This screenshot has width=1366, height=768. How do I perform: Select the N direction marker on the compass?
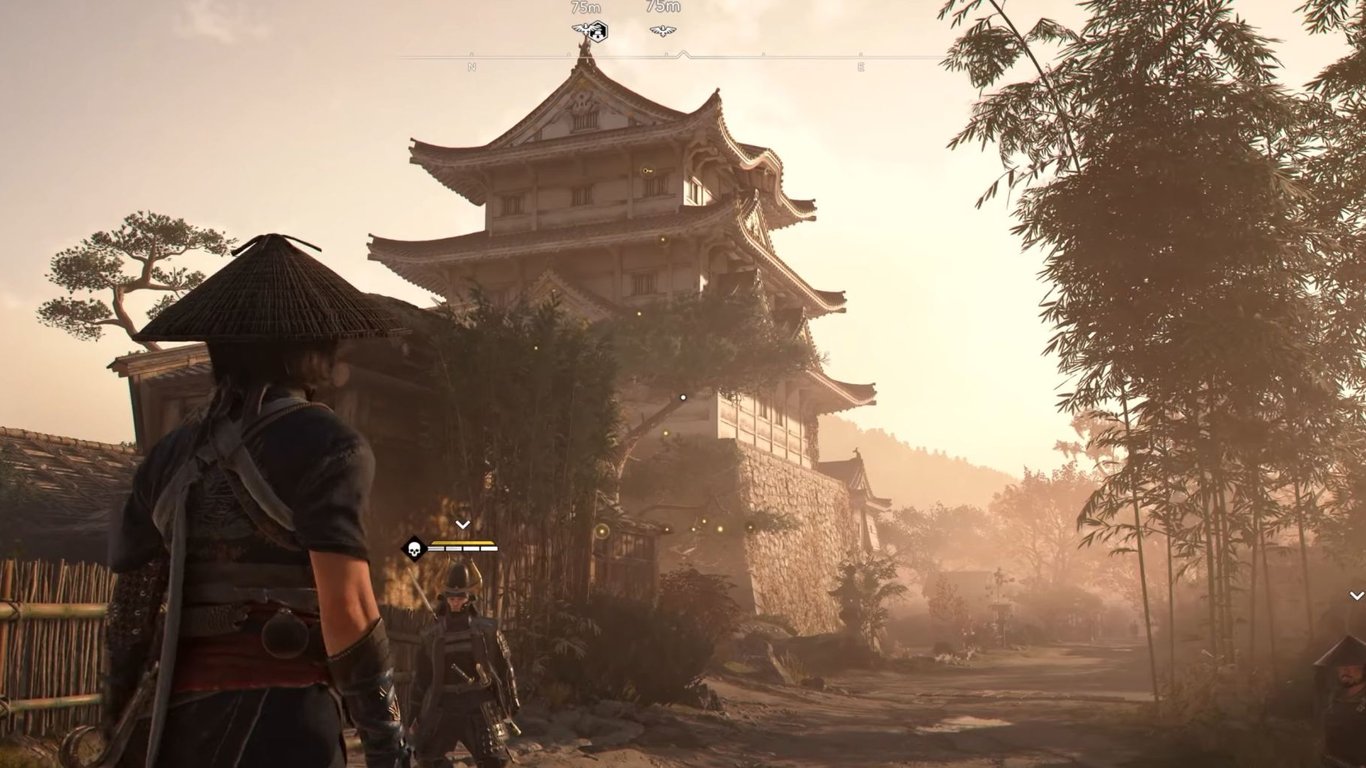[471, 66]
